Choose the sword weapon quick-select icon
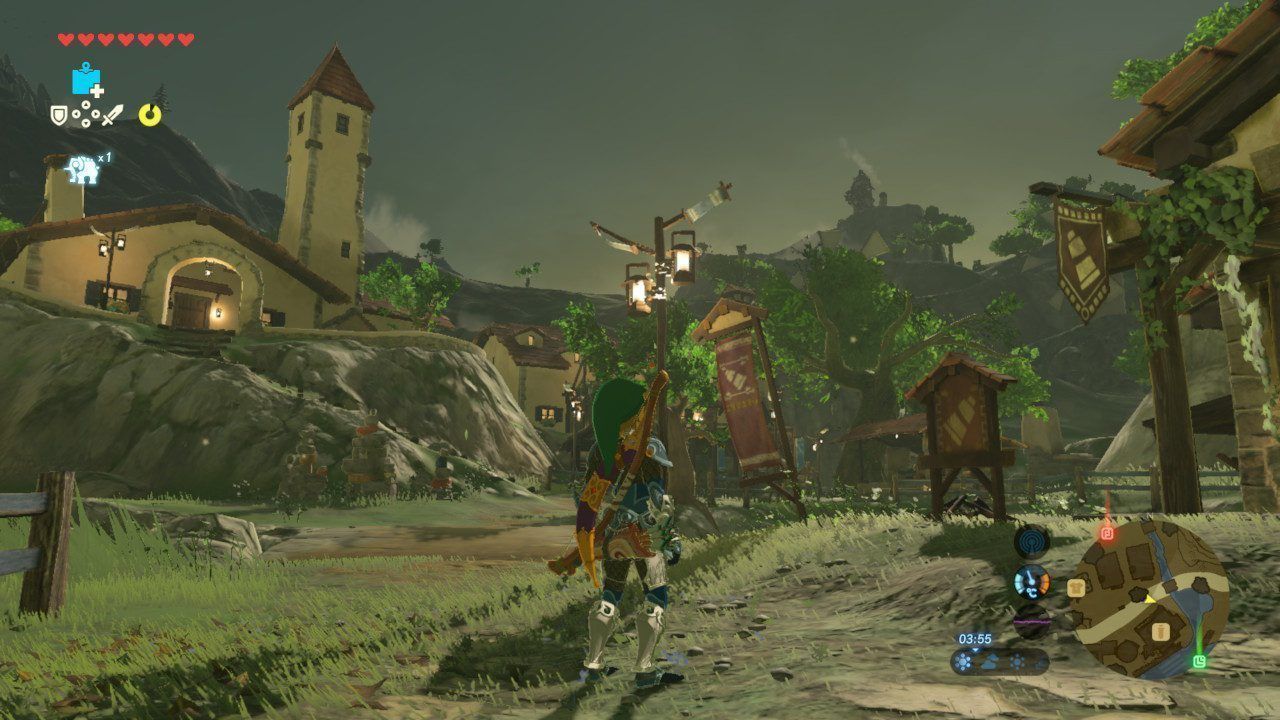Screen dimensions: 1280x720 point(111,116)
